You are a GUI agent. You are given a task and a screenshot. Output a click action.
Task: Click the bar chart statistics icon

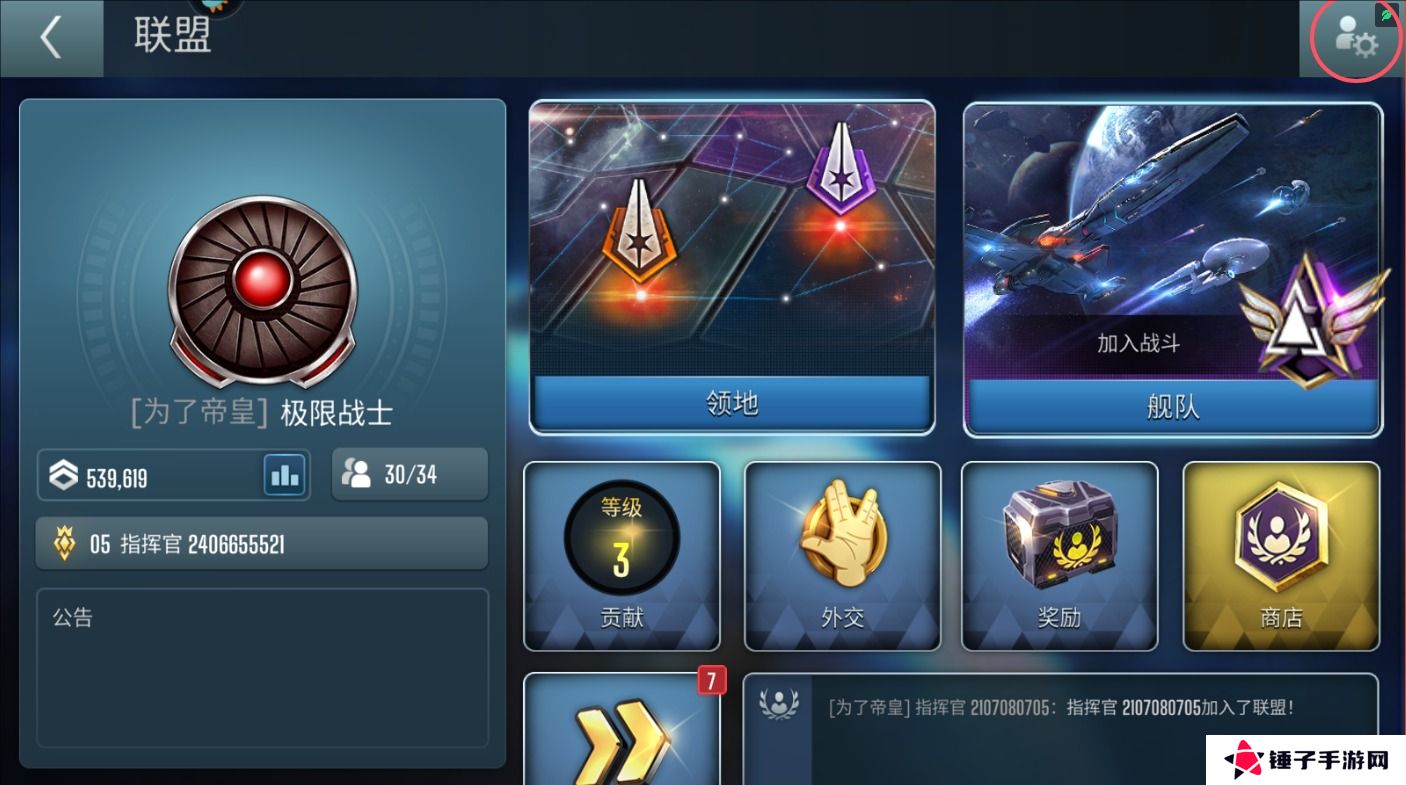click(284, 475)
